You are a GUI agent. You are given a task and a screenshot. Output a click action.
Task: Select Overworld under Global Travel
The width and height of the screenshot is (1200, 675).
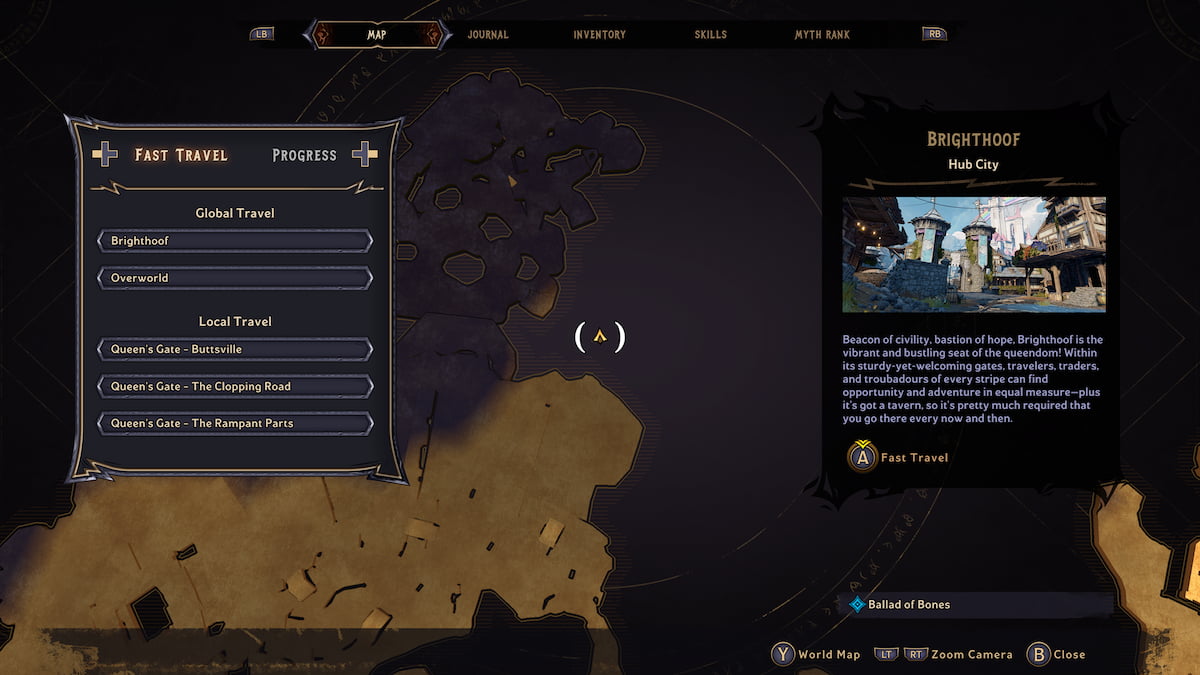pos(235,278)
